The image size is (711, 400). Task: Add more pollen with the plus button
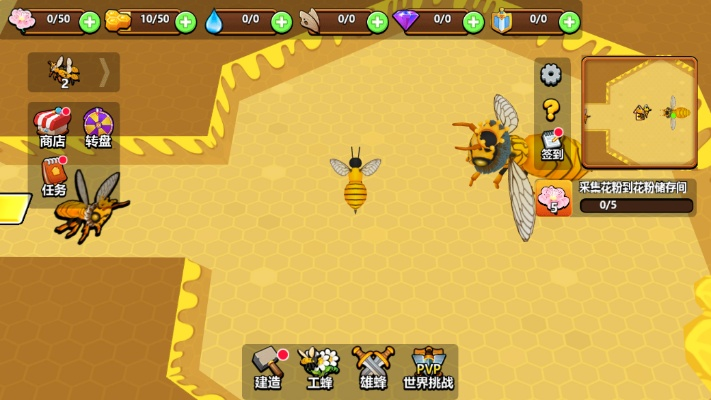89,21
